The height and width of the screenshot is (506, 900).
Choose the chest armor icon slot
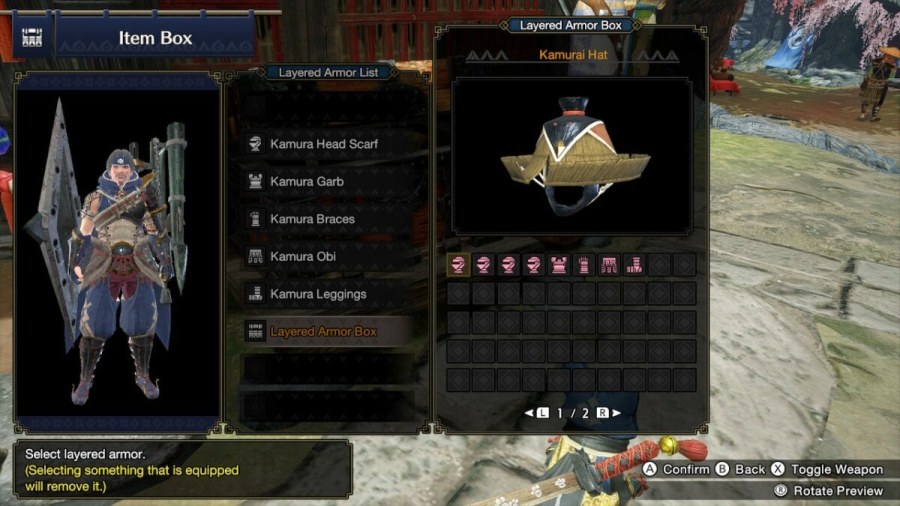pyautogui.click(x=559, y=265)
